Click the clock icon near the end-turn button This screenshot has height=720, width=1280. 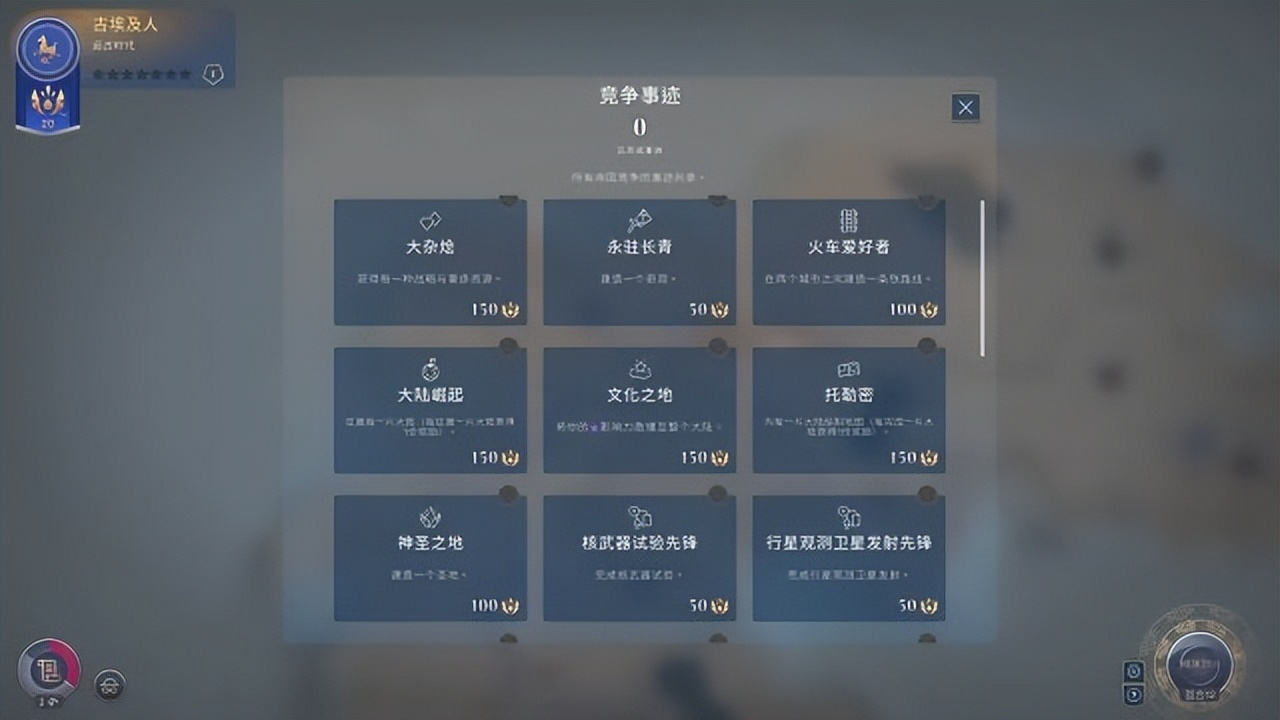pyautogui.click(x=1134, y=672)
